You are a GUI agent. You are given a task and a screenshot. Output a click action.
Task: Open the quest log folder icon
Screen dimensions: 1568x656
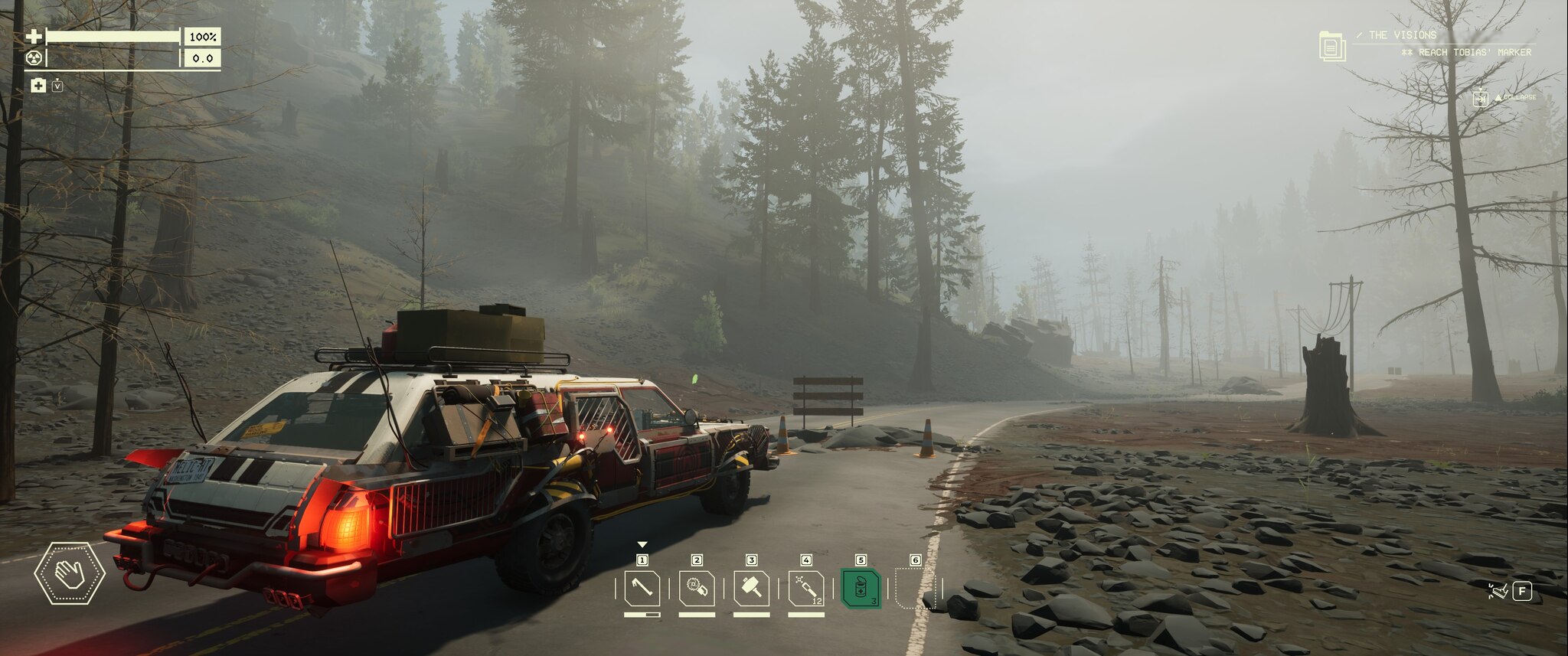coord(1332,47)
